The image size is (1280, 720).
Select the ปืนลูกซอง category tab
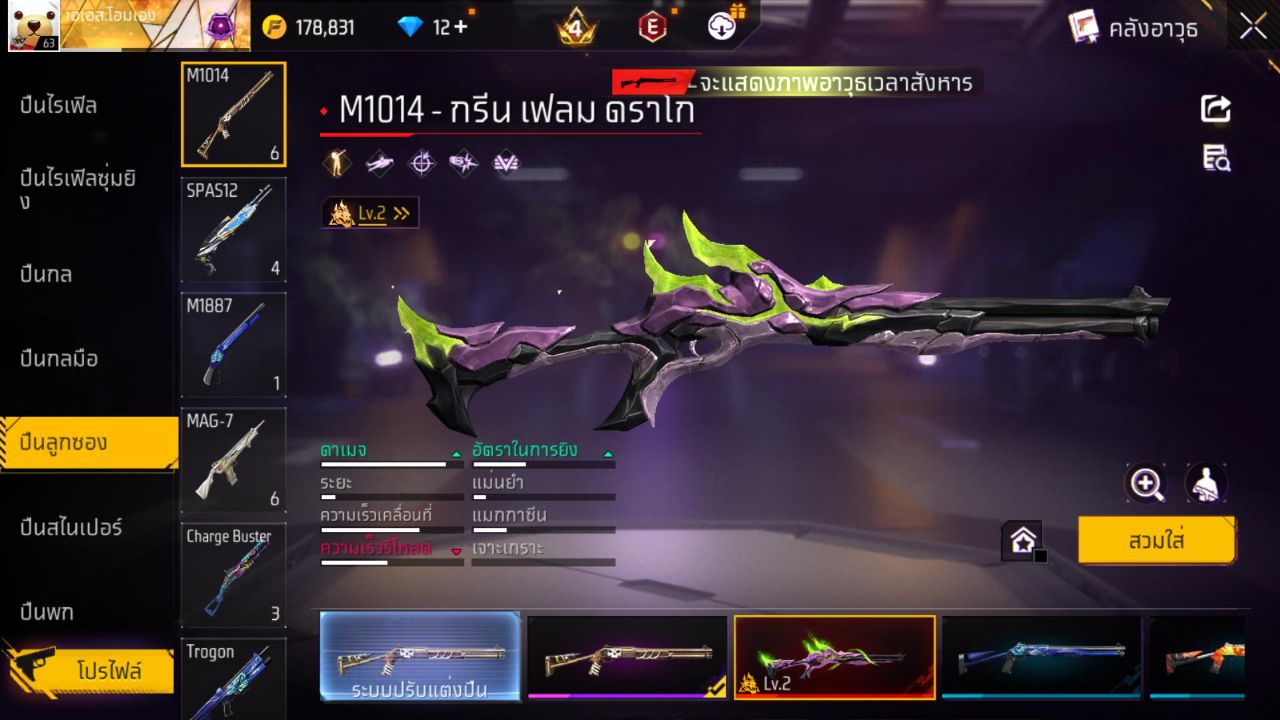tap(64, 441)
